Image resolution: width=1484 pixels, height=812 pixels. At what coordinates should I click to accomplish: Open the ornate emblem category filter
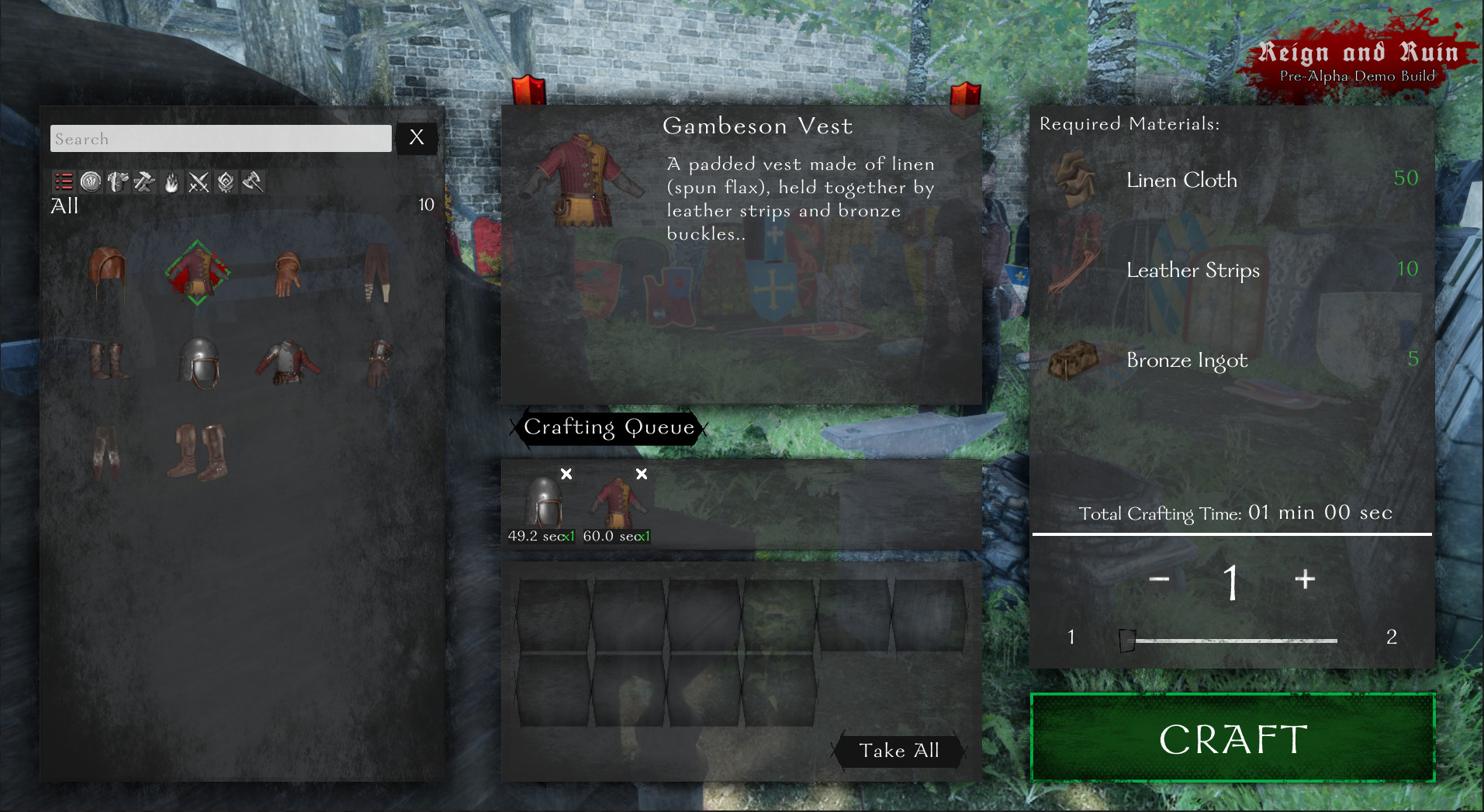coord(225,182)
